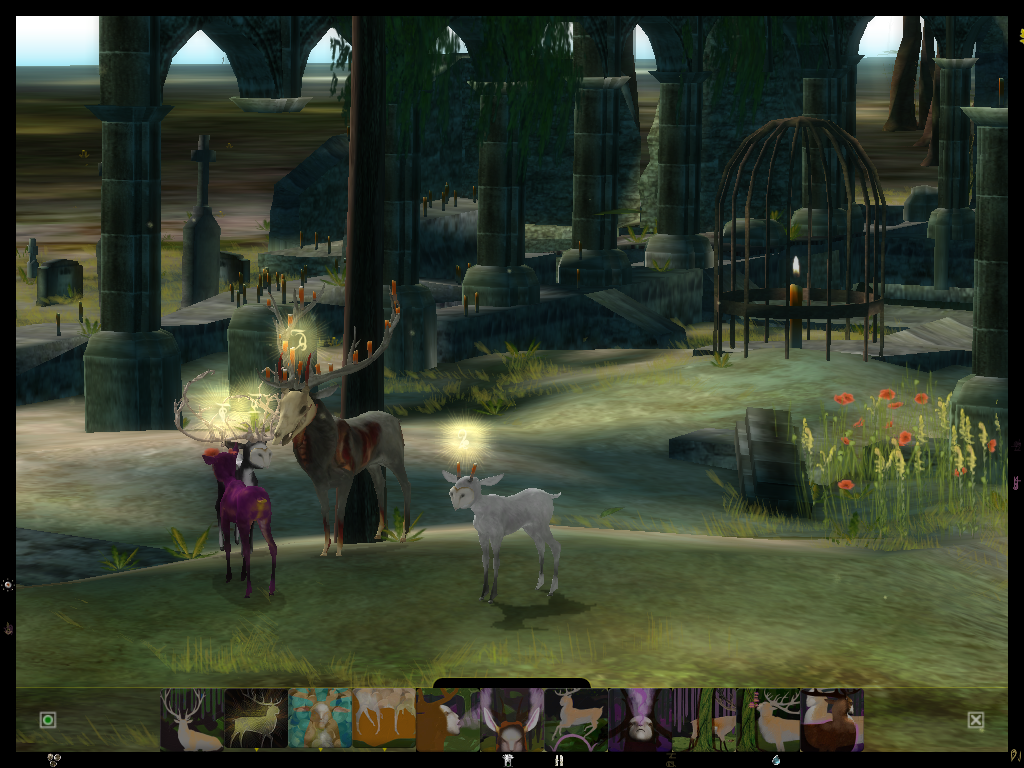The image size is (1024, 768).
Task: Select the deer with big ears thumbnail
Action: (x=512, y=719)
